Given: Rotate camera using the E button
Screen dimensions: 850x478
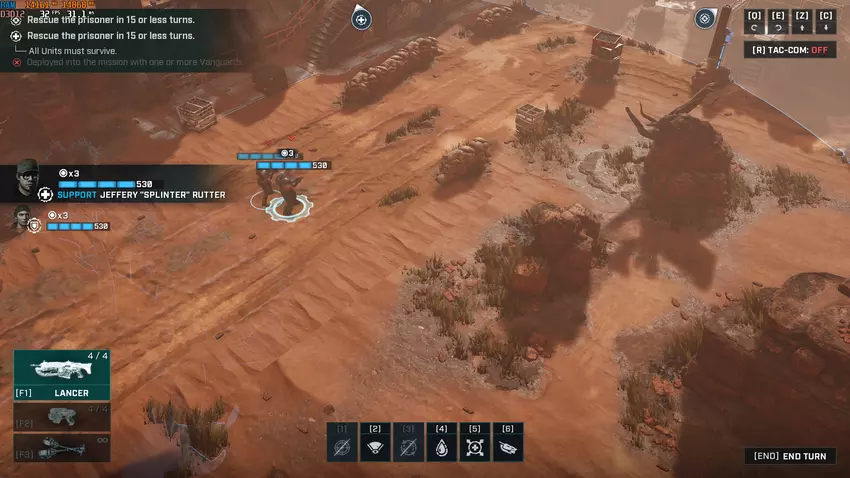Looking at the screenshot, I should (x=778, y=21).
